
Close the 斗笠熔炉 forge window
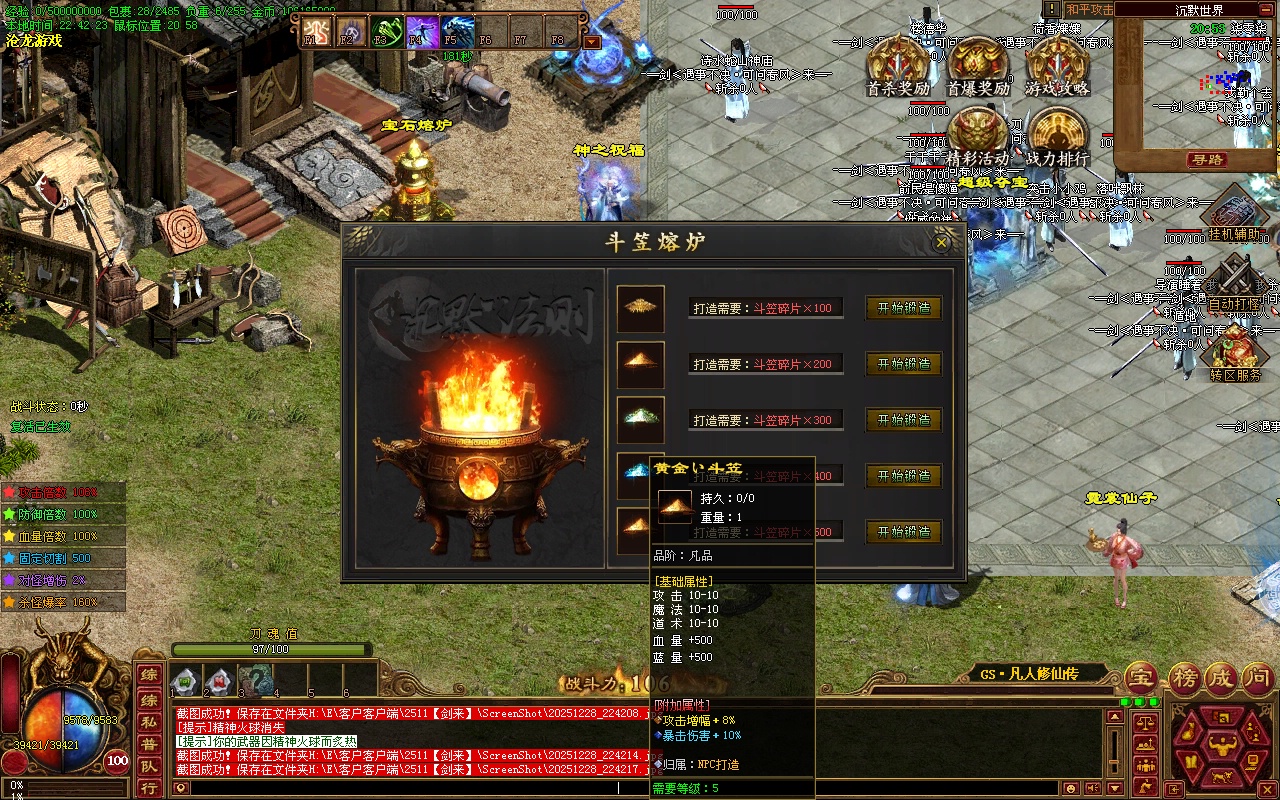pyautogui.click(x=941, y=242)
